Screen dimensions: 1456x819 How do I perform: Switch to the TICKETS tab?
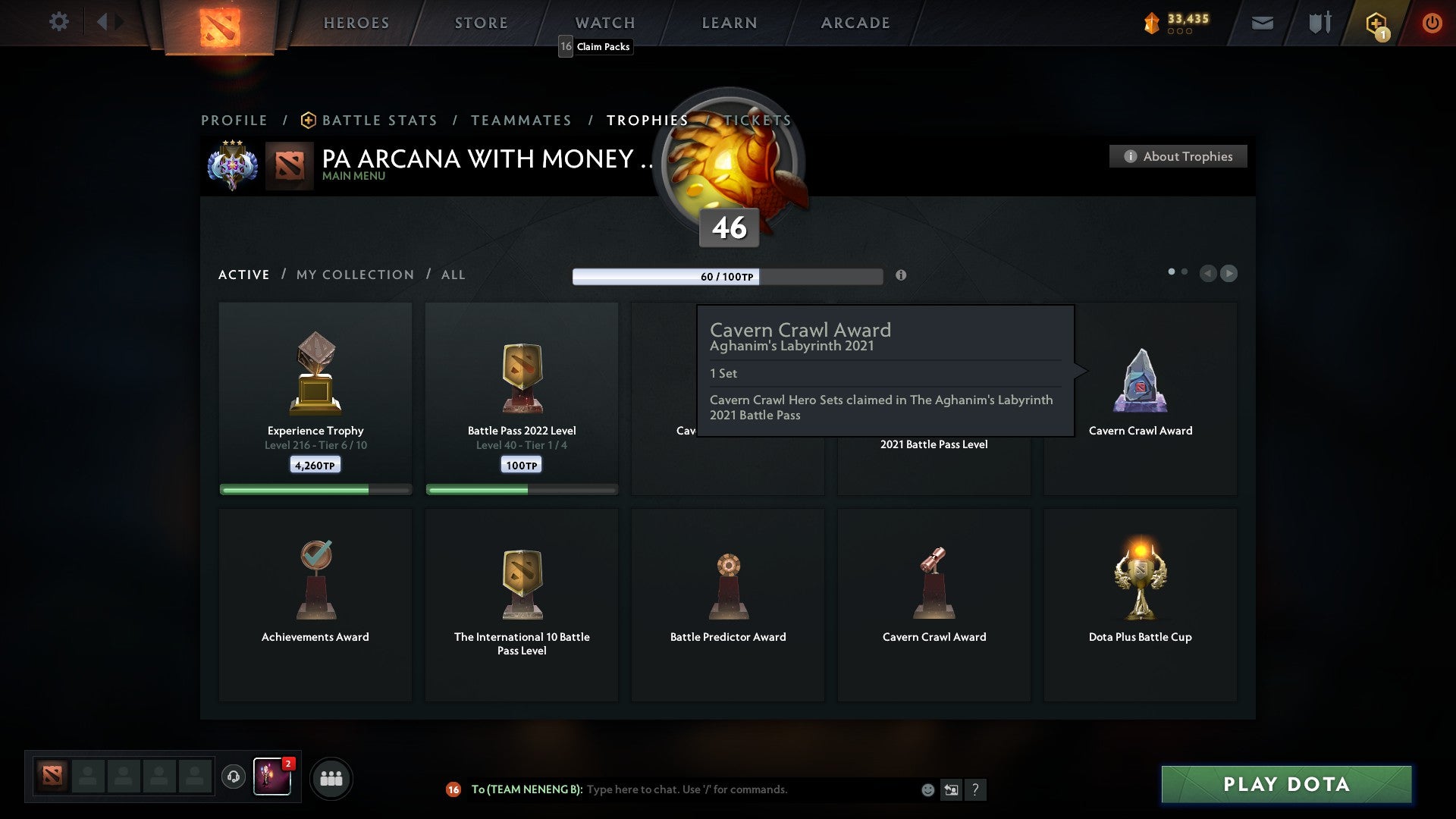[757, 120]
